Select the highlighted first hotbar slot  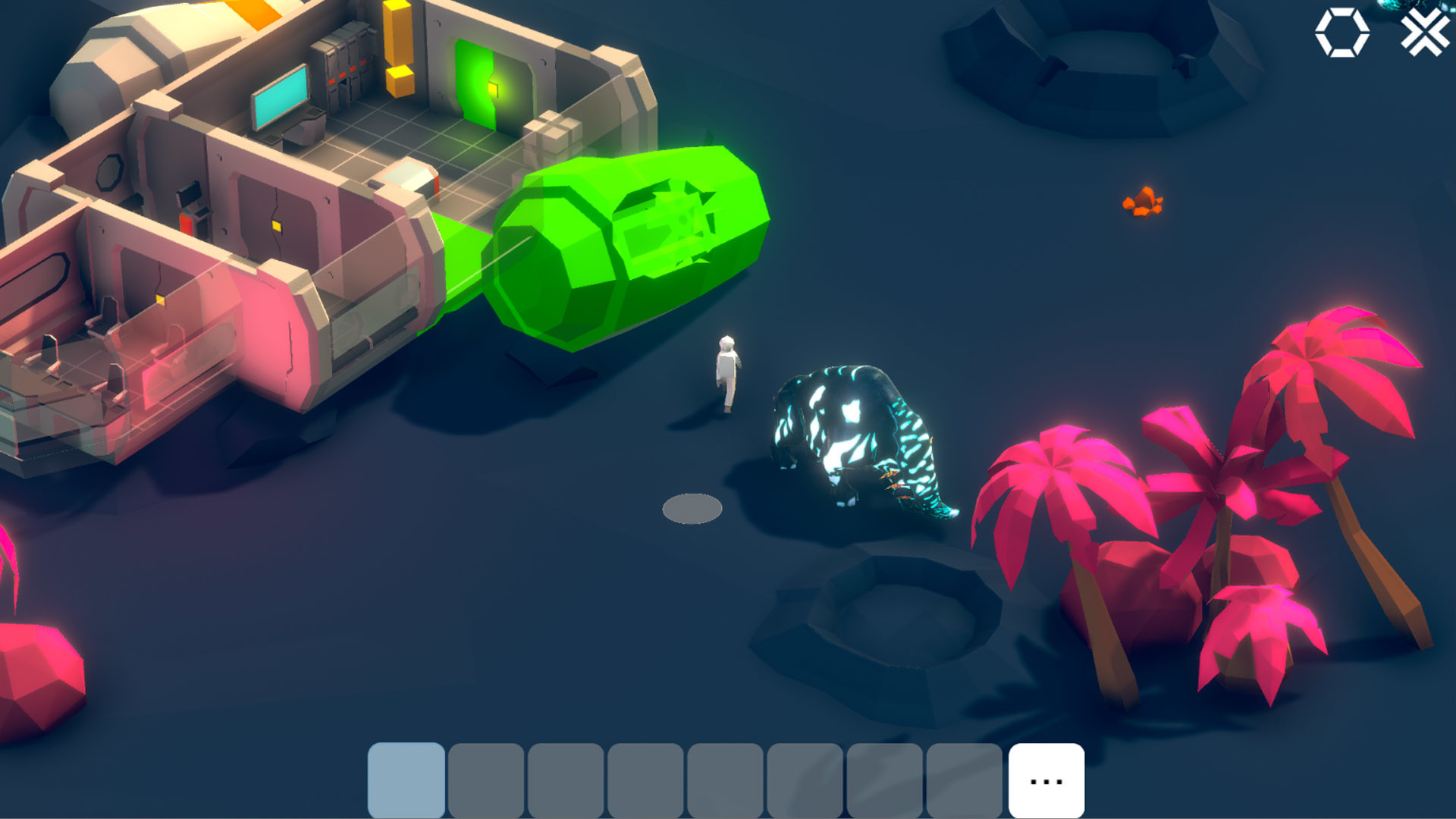coord(406,778)
